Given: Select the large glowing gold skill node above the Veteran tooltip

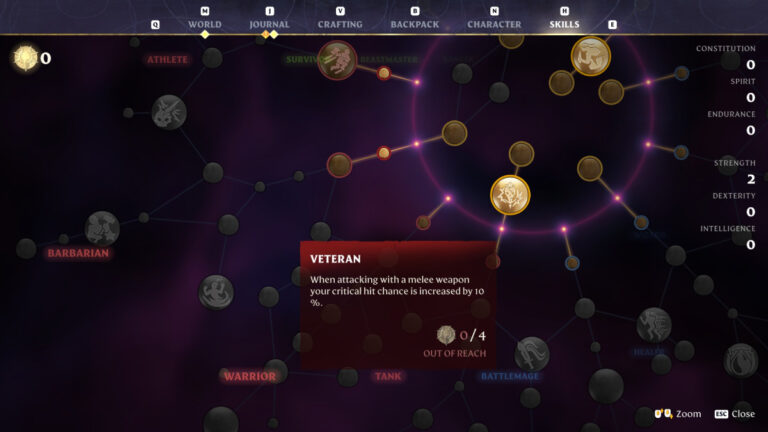Looking at the screenshot, I should point(510,195).
